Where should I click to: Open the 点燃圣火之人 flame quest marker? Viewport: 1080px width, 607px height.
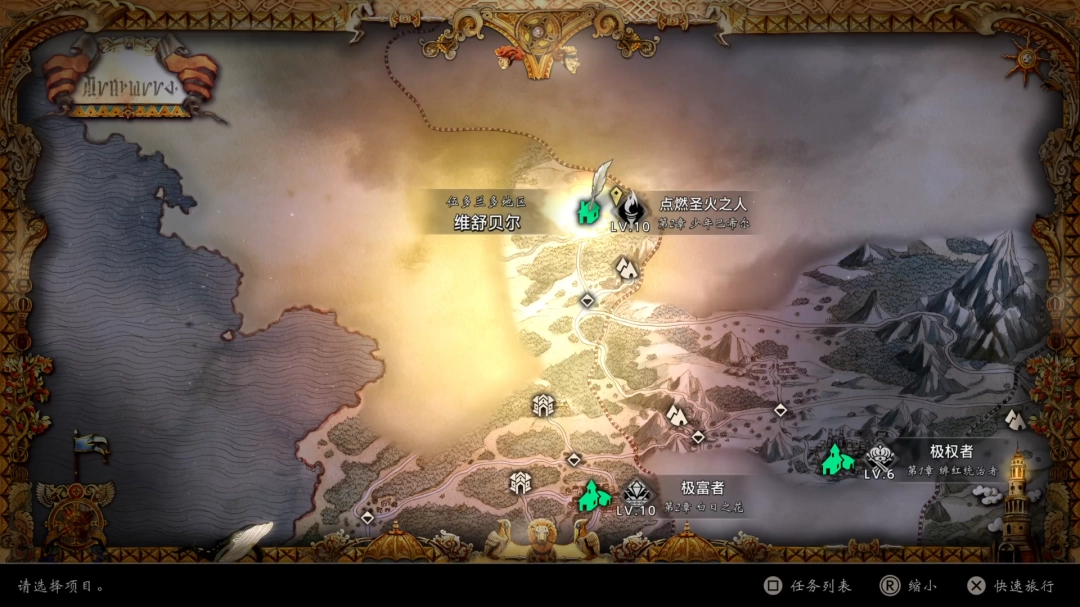point(631,209)
